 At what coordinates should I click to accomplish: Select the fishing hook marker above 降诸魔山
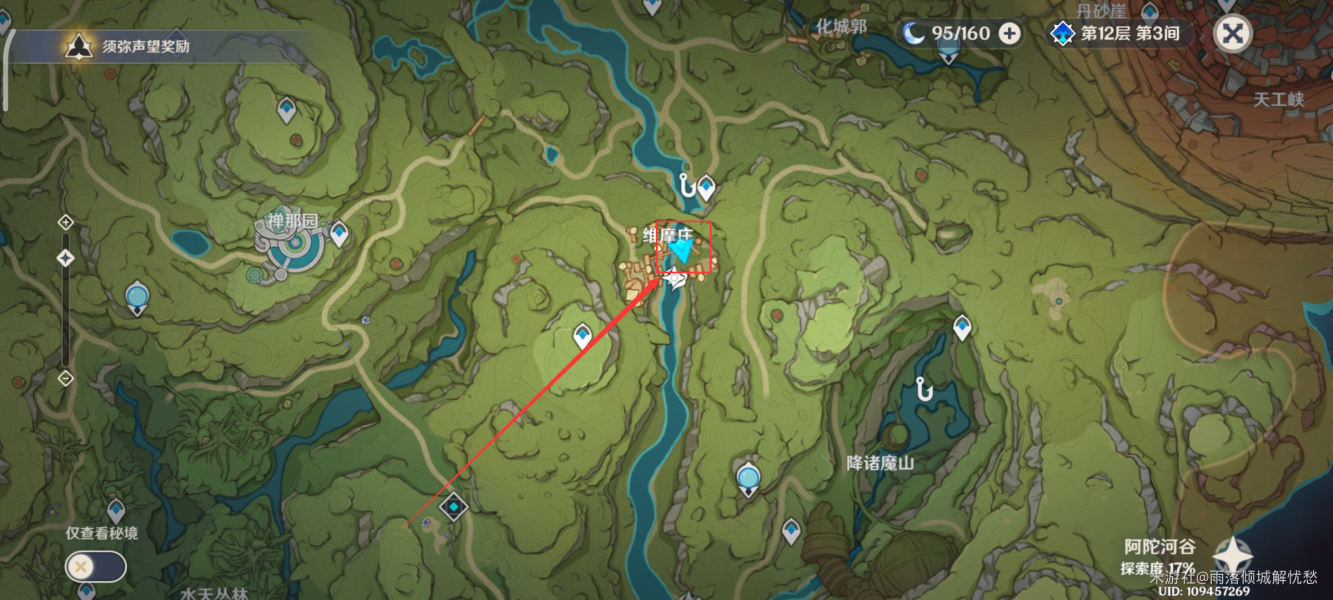(x=924, y=389)
